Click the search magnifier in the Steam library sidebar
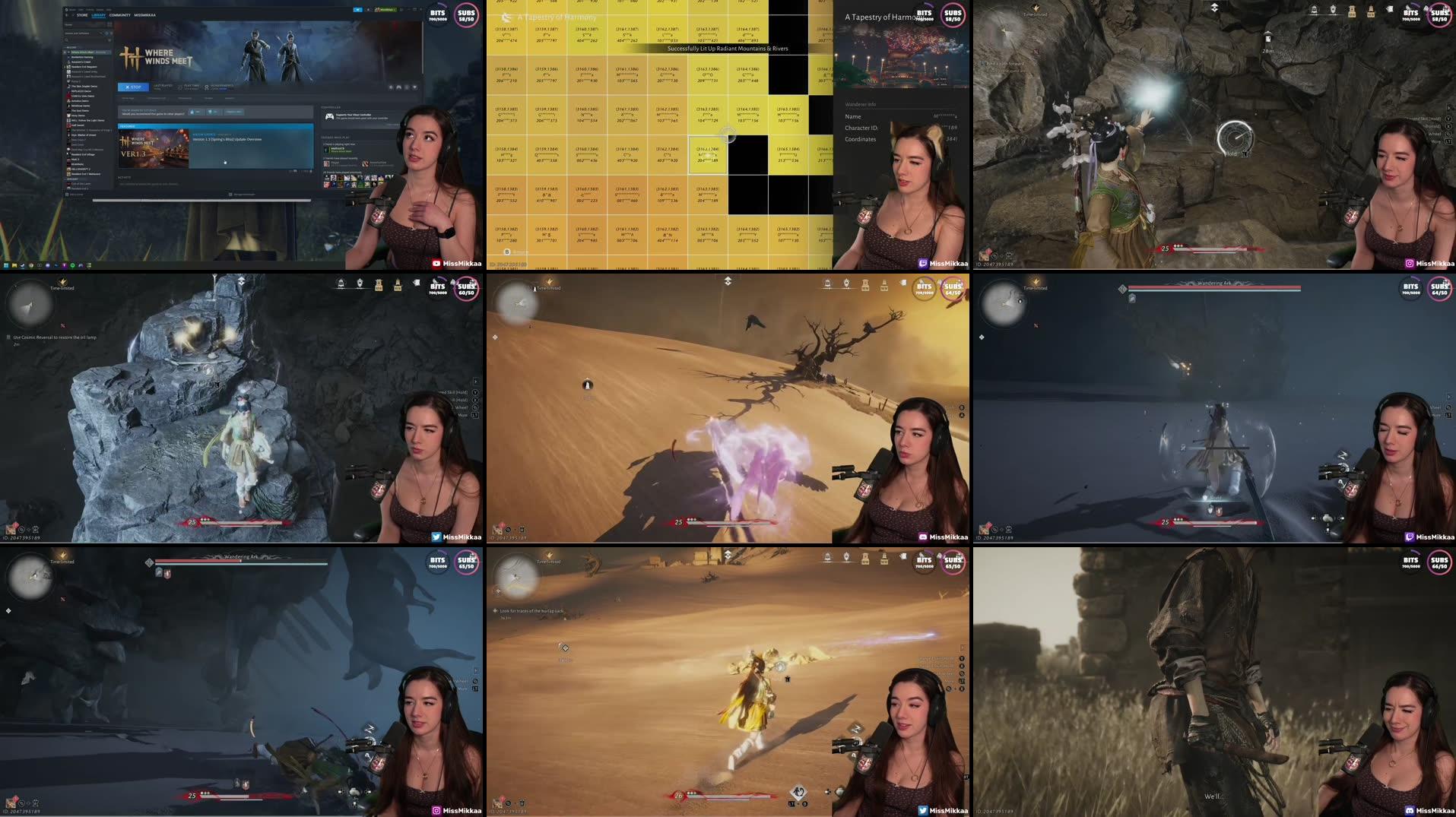The height and width of the screenshot is (817, 1456). click(67, 40)
